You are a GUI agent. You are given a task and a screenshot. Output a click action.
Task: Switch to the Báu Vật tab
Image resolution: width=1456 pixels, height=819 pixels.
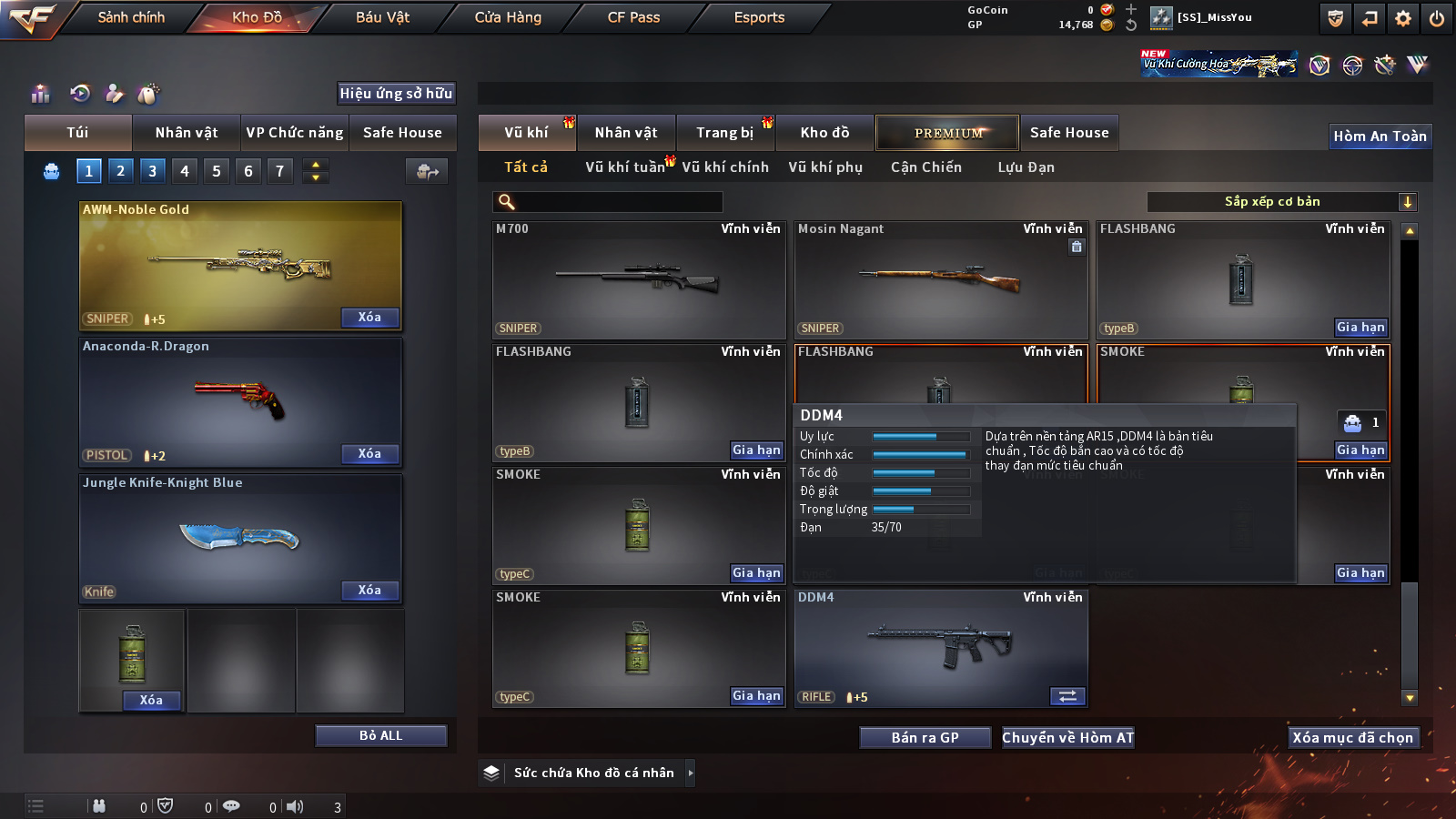click(x=382, y=17)
